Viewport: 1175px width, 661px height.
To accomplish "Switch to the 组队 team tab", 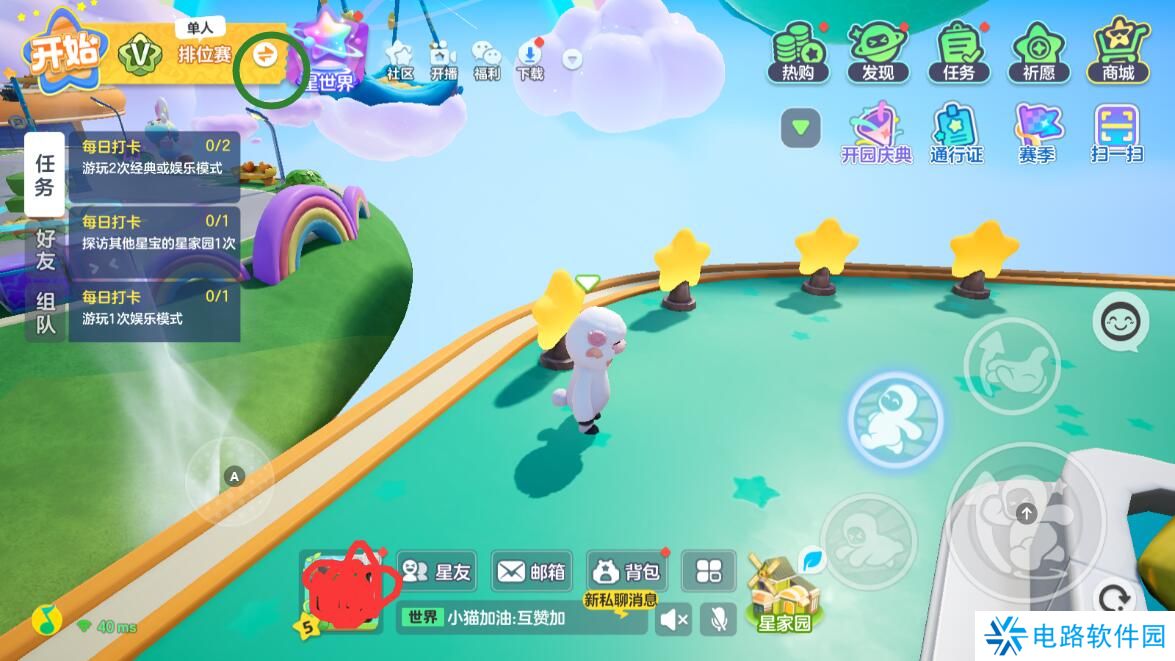I will [46, 311].
